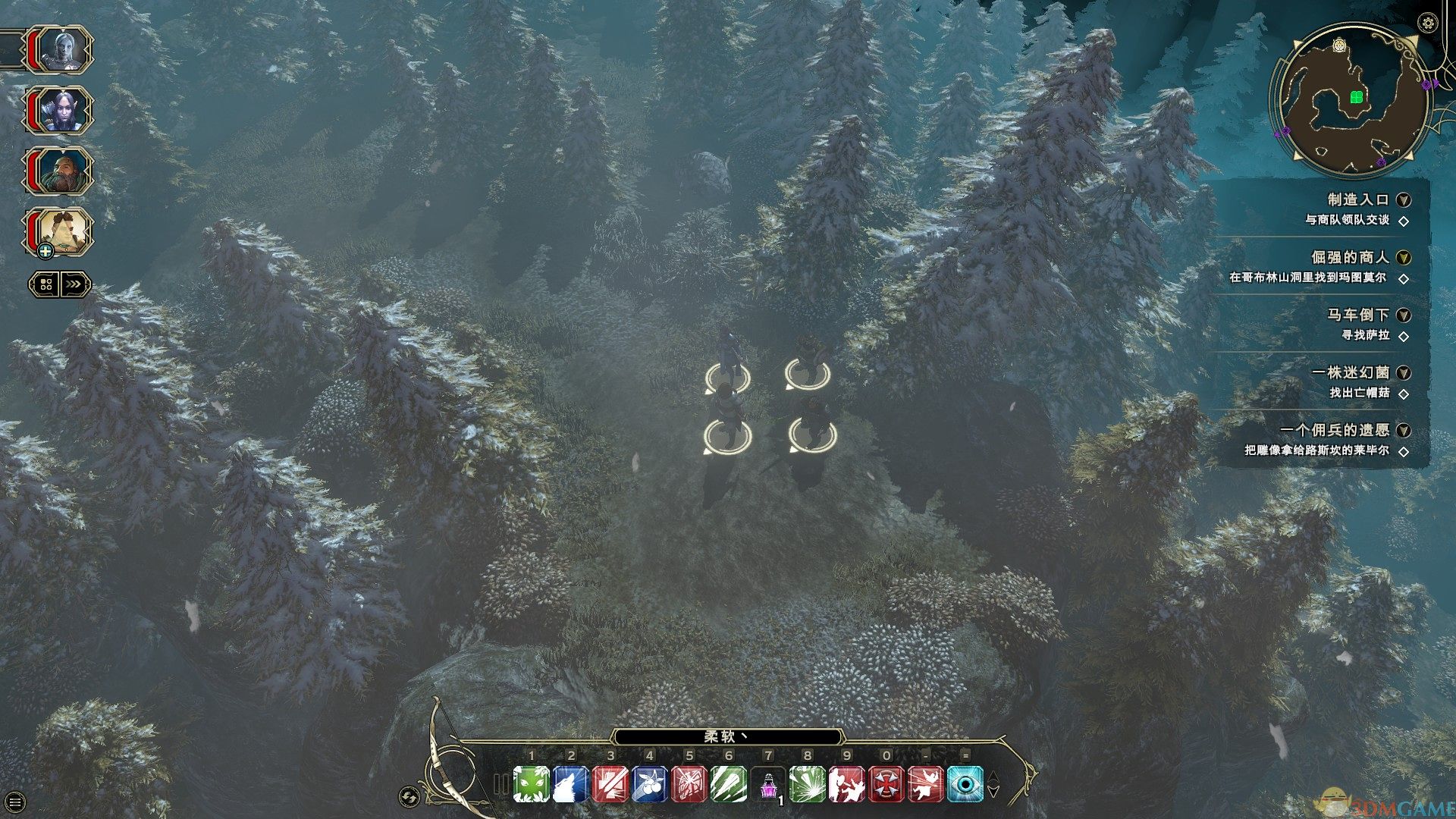The width and height of the screenshot is (1456, 819).
Task: Collapse the 制造入口 quest entry
Action: (1404, 200)
